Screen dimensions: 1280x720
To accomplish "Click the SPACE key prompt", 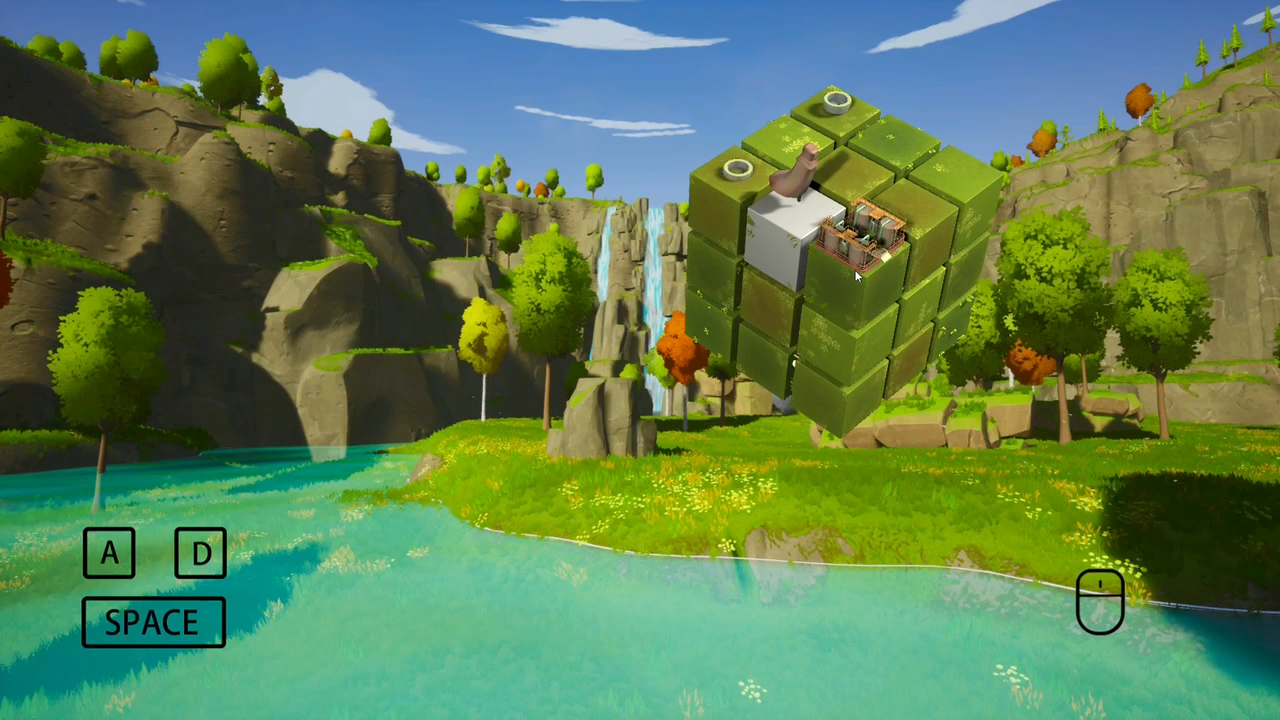I will pos(152,622).
